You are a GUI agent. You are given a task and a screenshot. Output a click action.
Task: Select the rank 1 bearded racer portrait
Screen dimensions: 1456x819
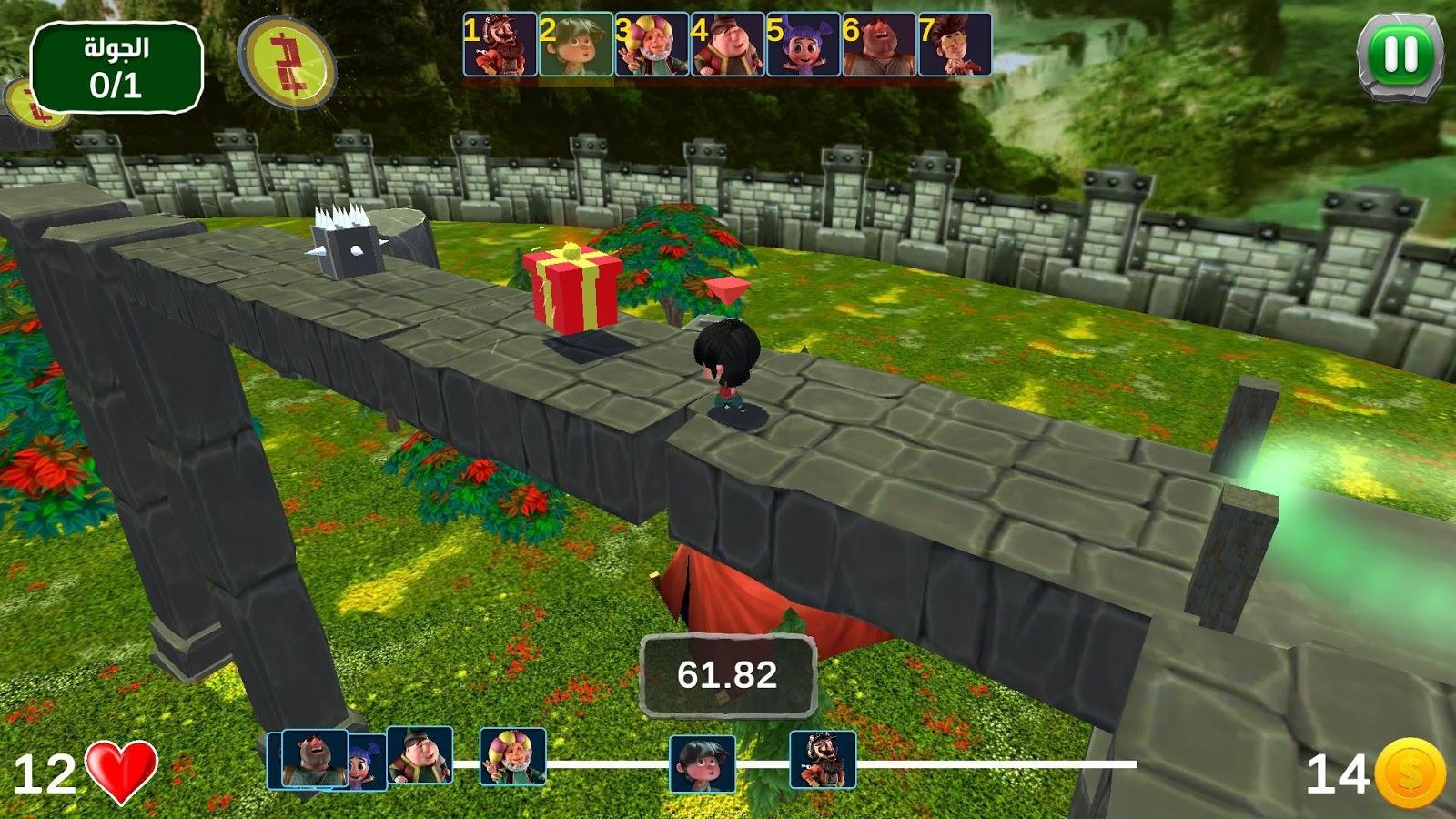point(500,45)
